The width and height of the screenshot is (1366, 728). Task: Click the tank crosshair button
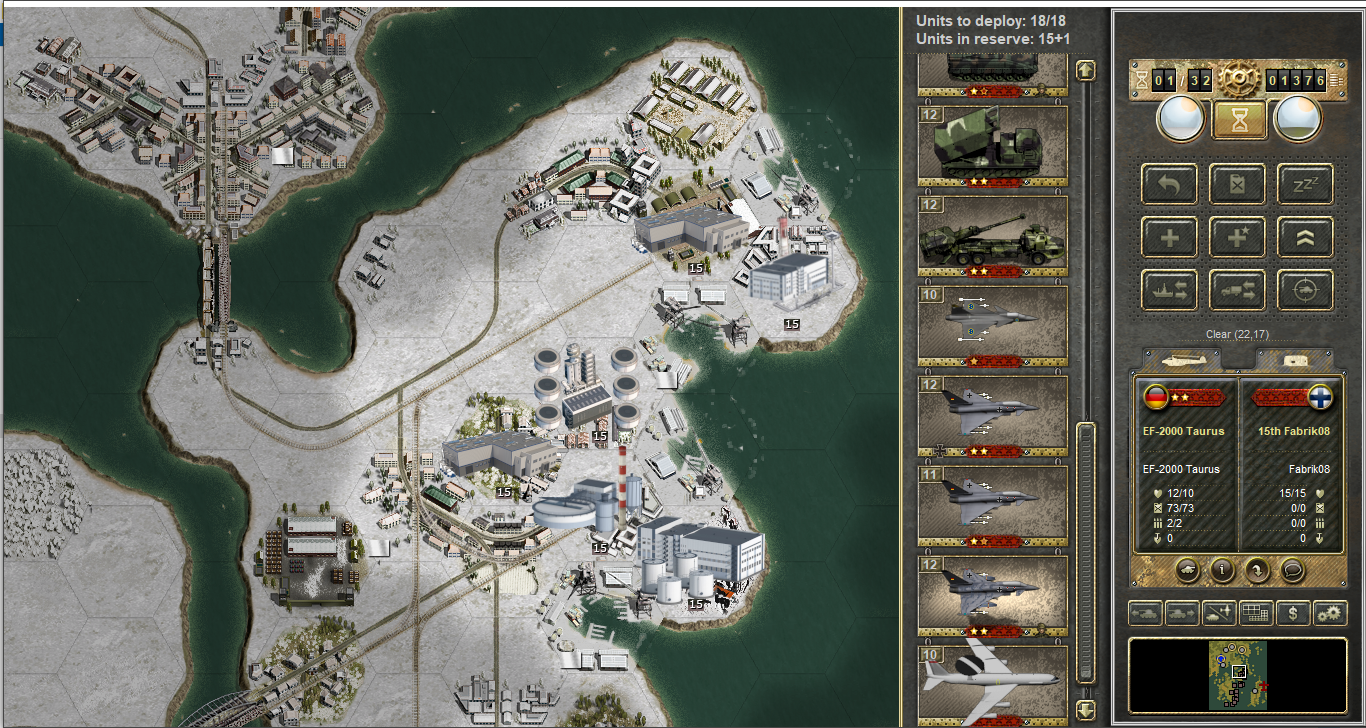[1305, 290]
